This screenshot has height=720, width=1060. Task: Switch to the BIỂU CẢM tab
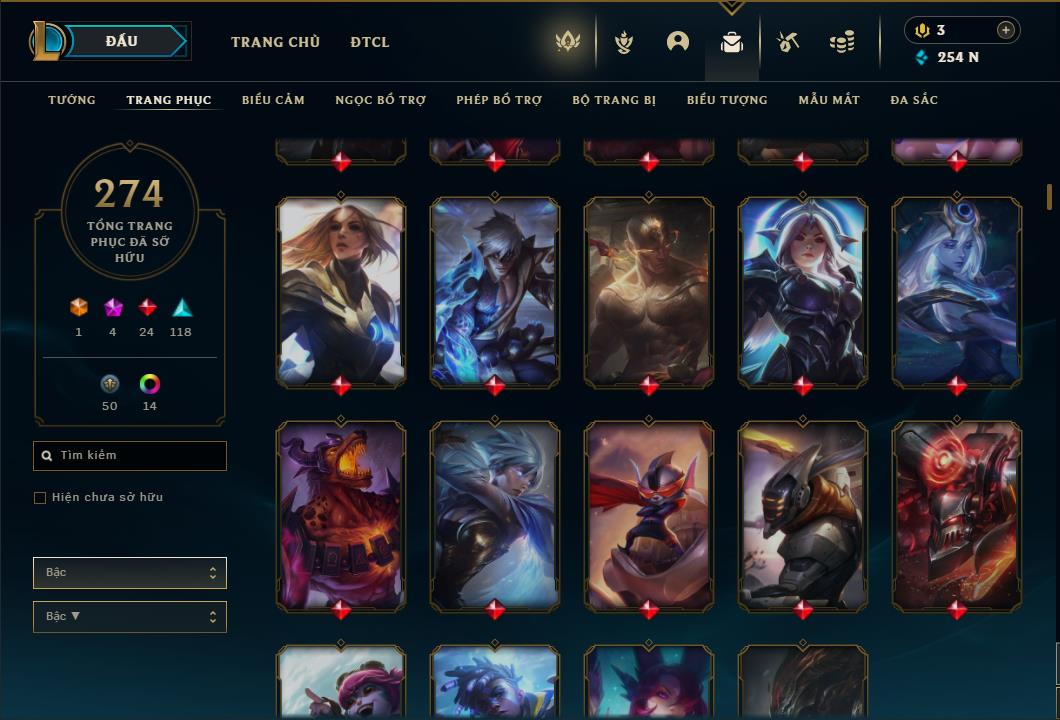(273, 100)
